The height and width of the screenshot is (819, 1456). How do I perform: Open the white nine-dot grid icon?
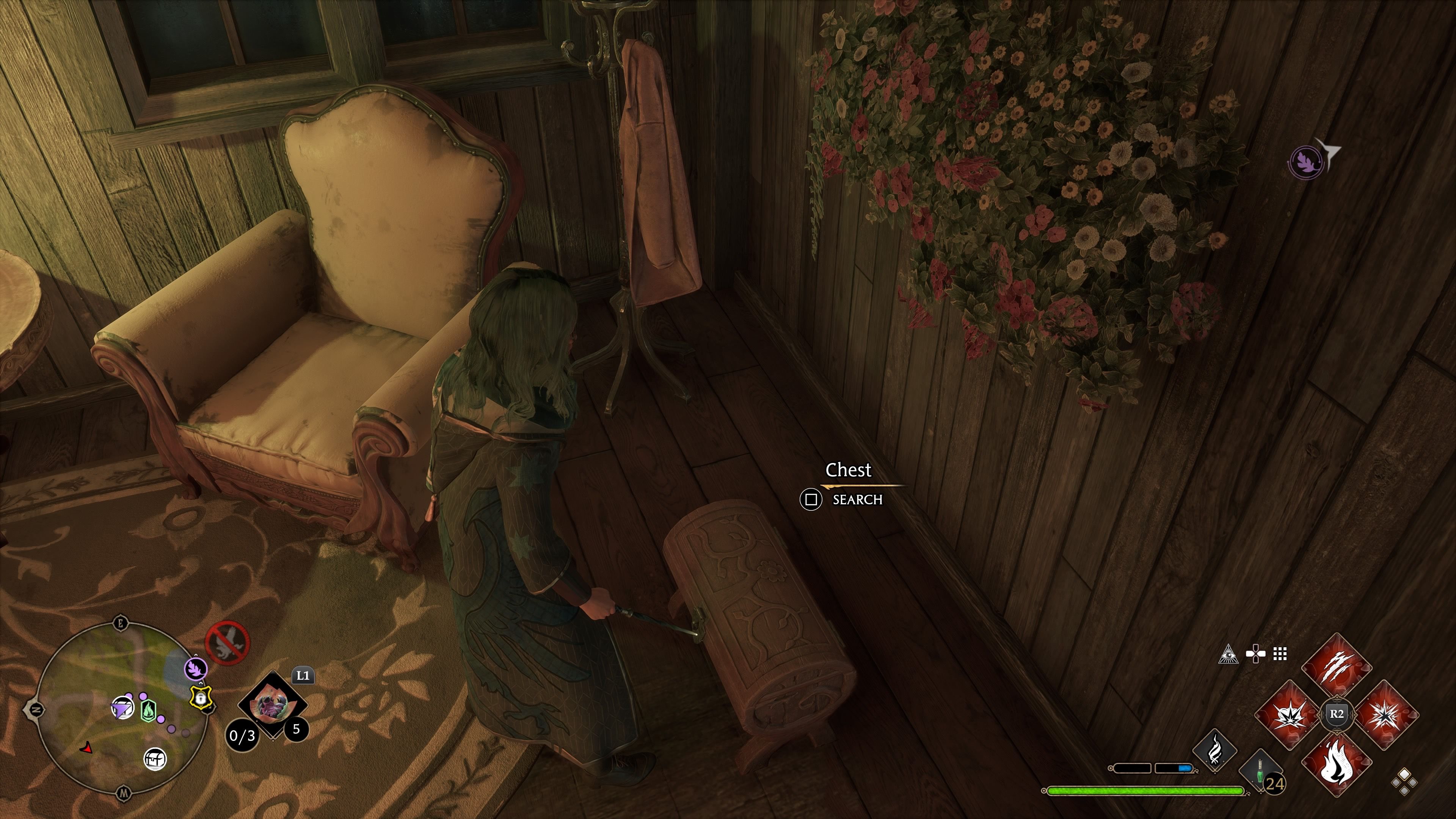tap(1280, 654)
